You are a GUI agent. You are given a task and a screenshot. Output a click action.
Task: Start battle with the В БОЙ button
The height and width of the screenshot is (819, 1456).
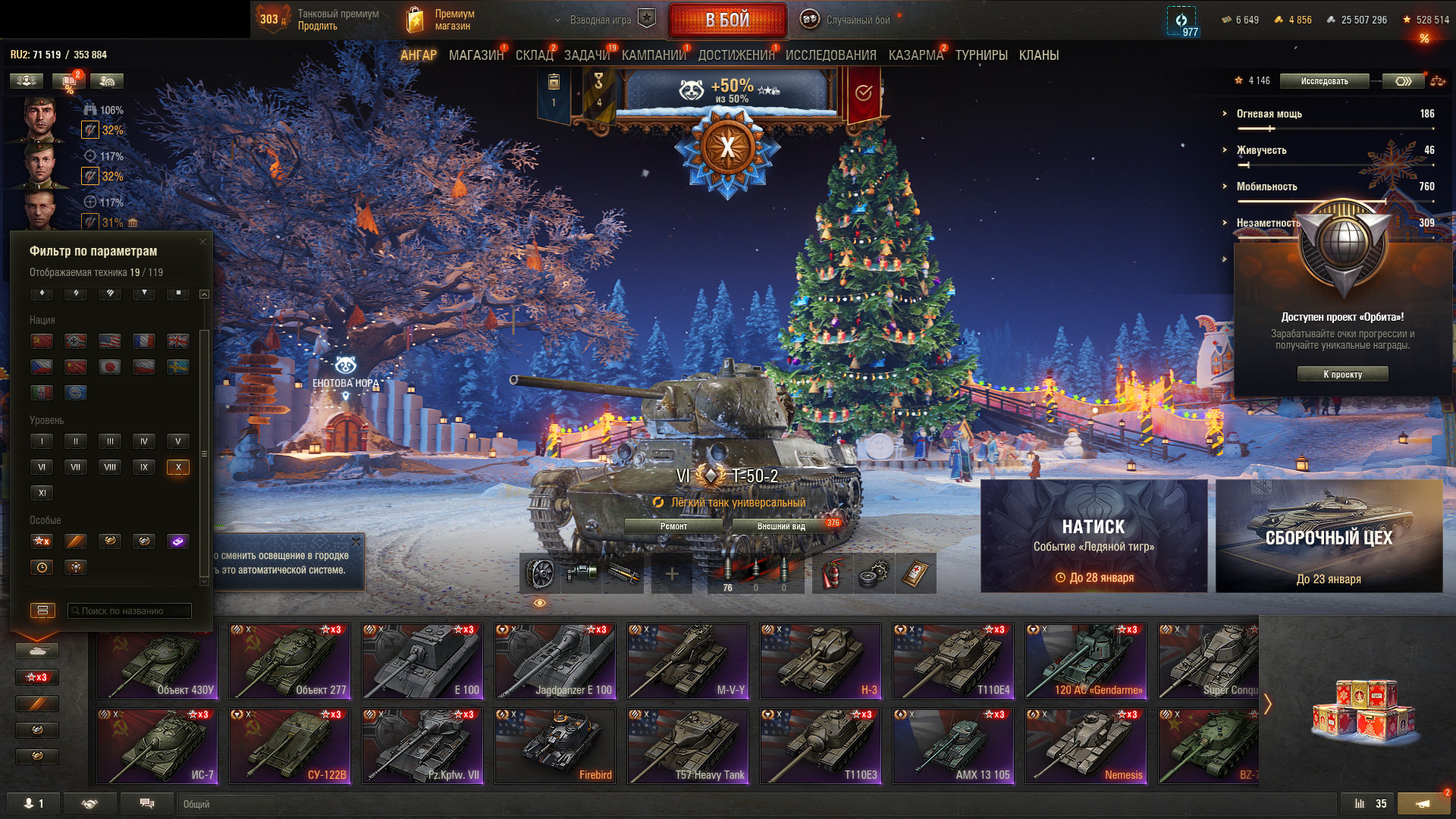click(727, 20)
